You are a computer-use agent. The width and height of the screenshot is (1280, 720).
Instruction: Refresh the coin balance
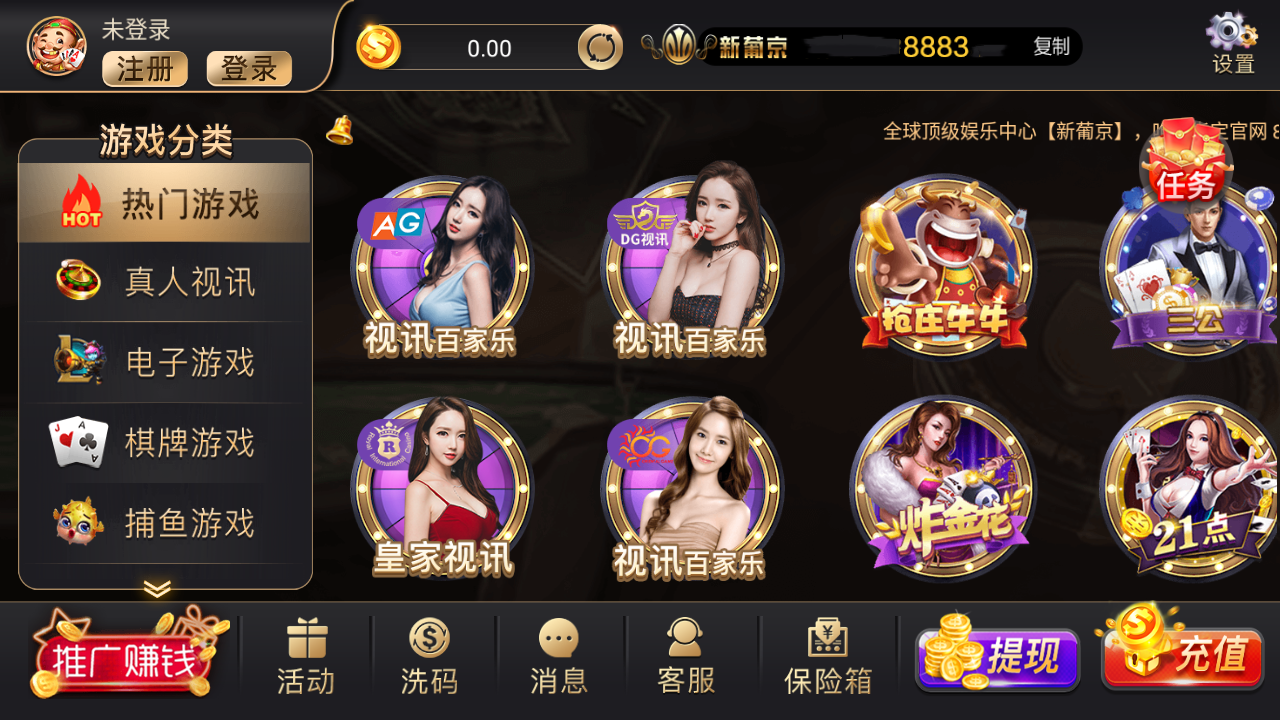pyautogui.click(x=600, y=48)
